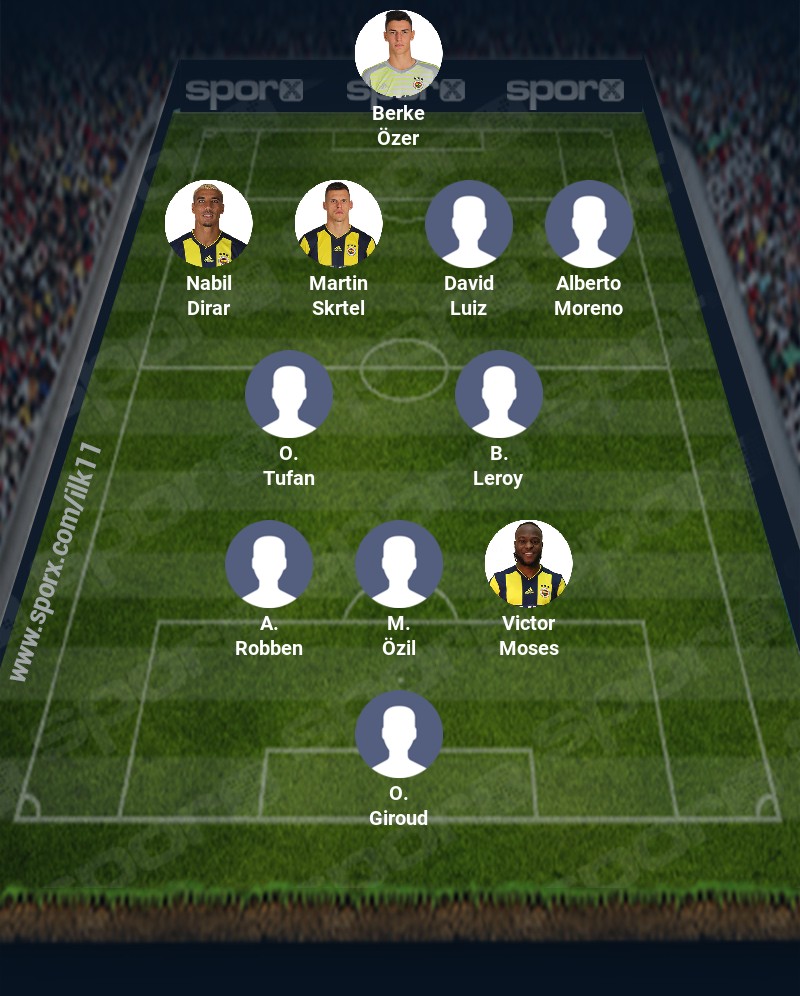
Task: Select Victor Moses's player portrait
Action: click(528, 563)
